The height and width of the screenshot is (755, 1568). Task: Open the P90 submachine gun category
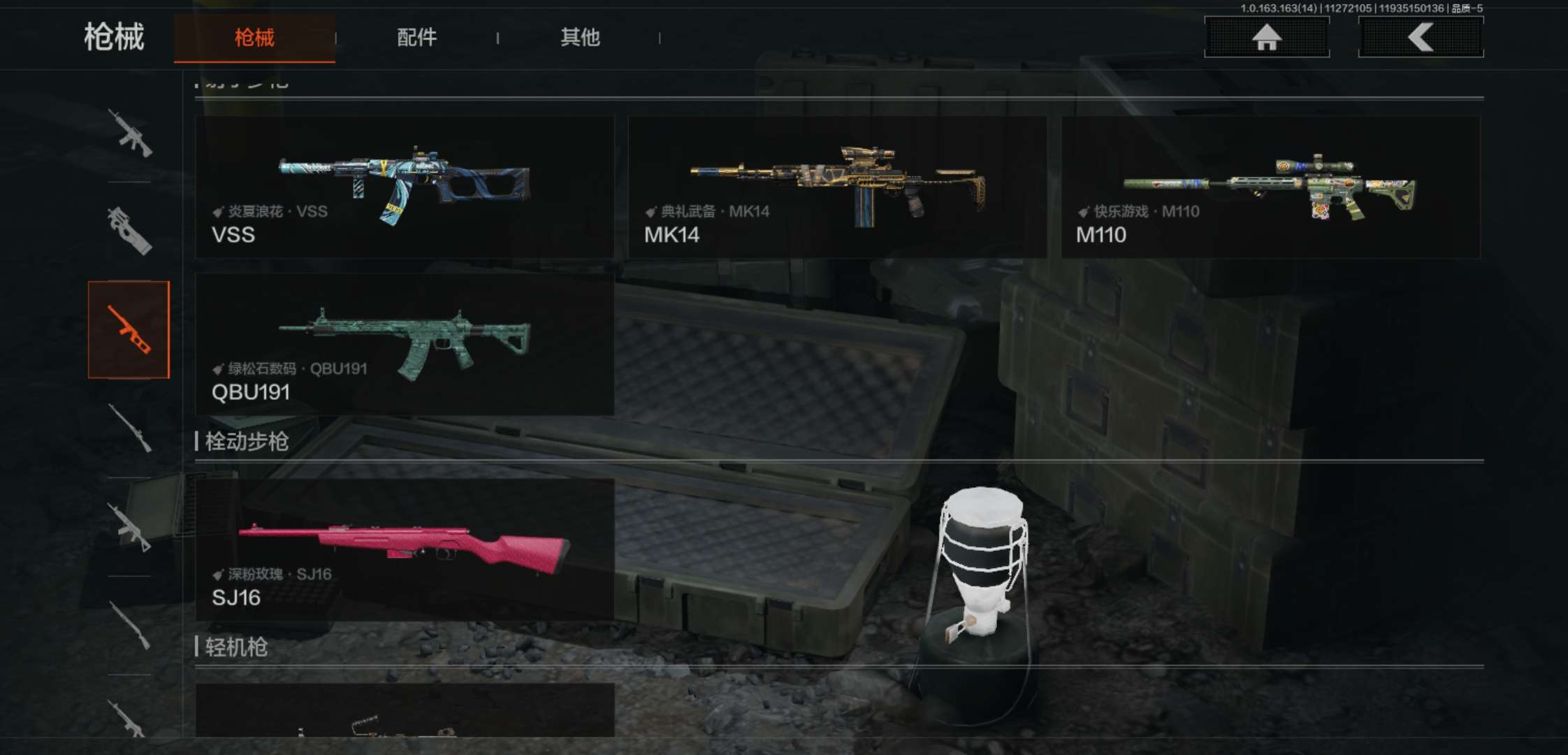click(x=129, y=231)
